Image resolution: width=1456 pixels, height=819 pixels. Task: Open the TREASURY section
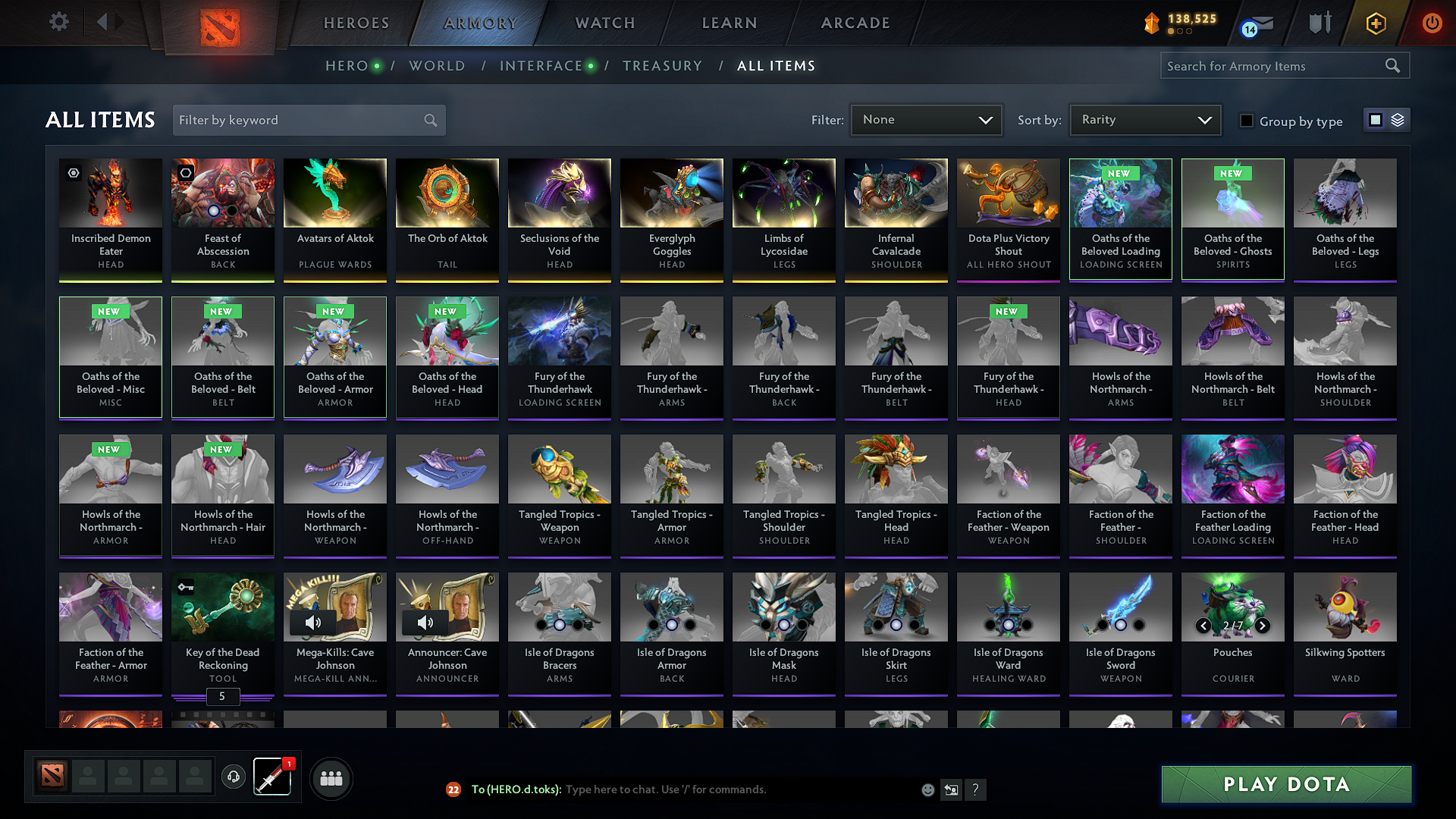coord(662,66)
